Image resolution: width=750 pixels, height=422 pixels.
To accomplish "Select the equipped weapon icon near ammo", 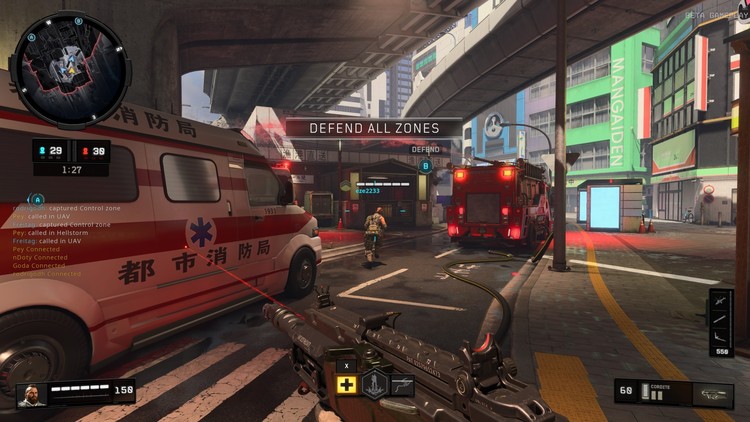I will (x=709, y=394).
